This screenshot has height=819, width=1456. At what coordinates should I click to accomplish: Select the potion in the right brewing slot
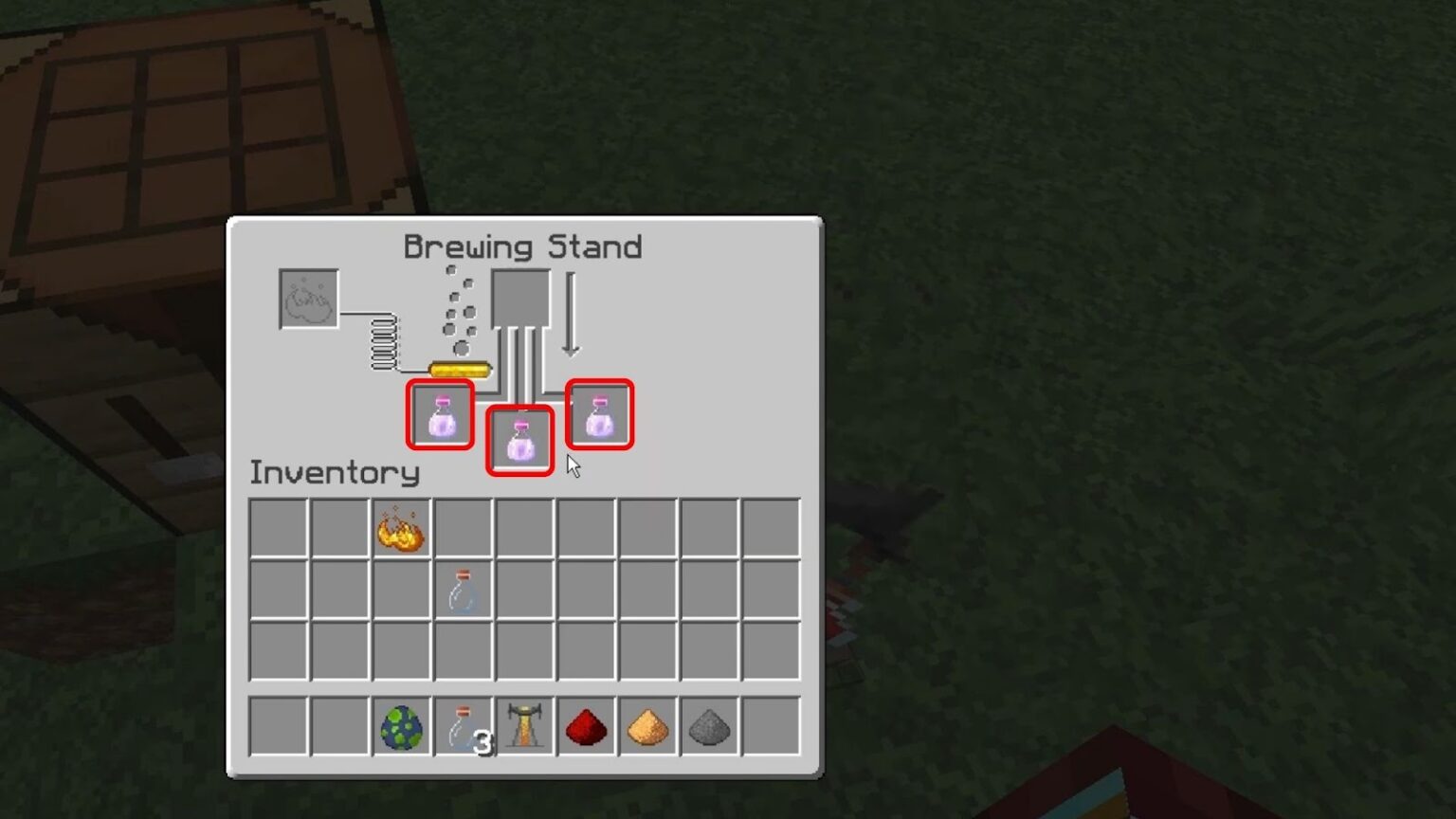(x=598, y=414)
